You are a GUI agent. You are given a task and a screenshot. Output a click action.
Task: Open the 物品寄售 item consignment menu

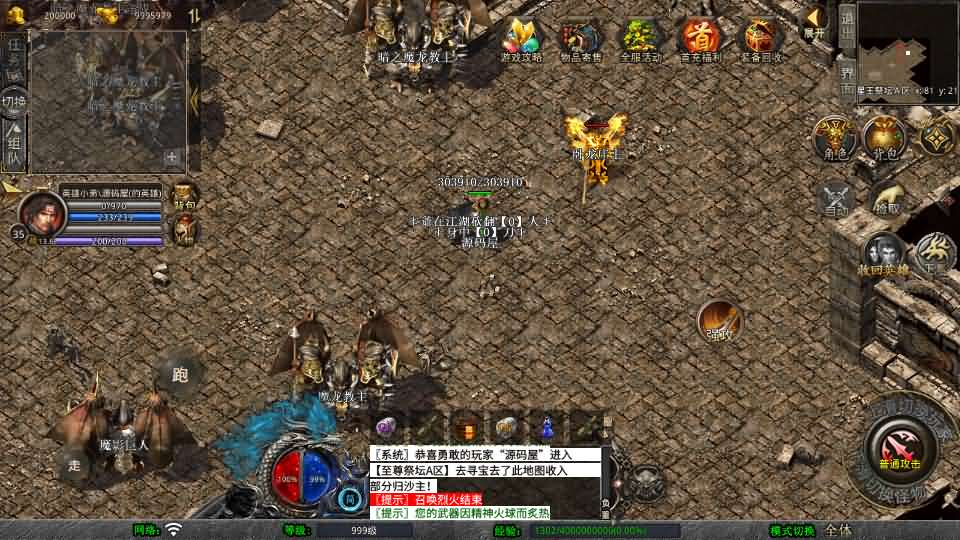point(581,38)
